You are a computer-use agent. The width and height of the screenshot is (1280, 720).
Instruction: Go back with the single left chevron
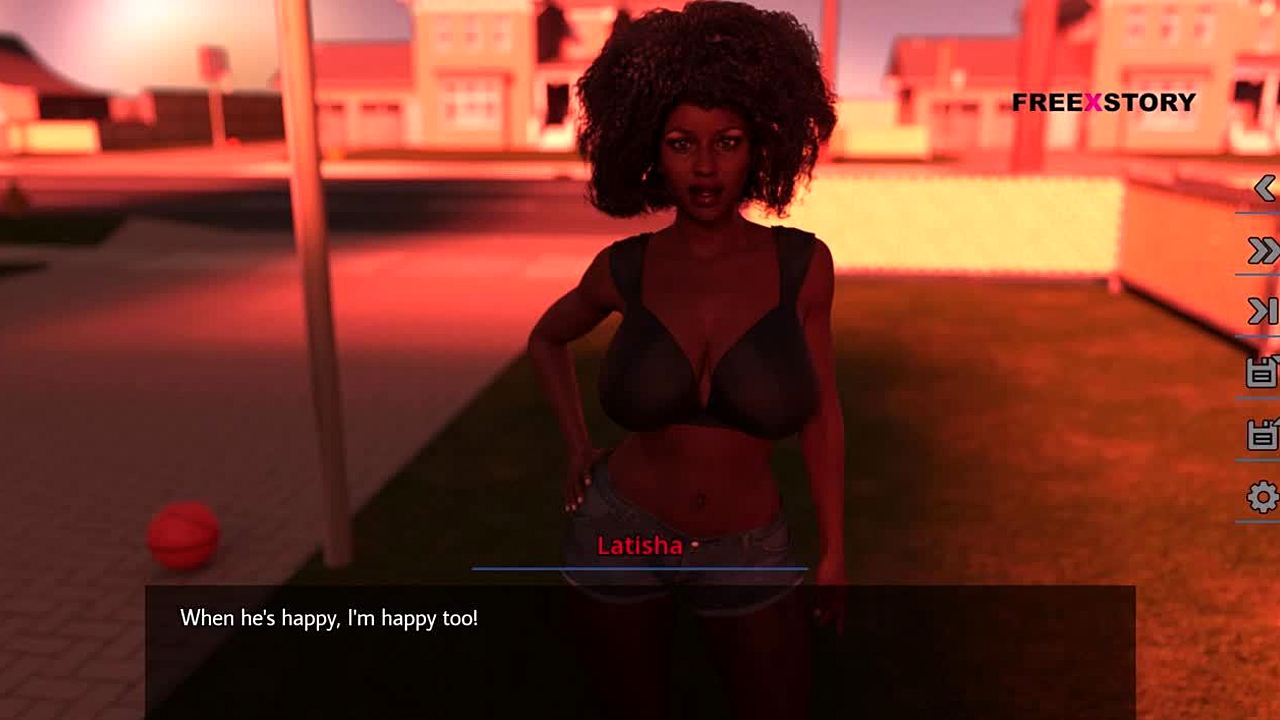coord(1264,188)
